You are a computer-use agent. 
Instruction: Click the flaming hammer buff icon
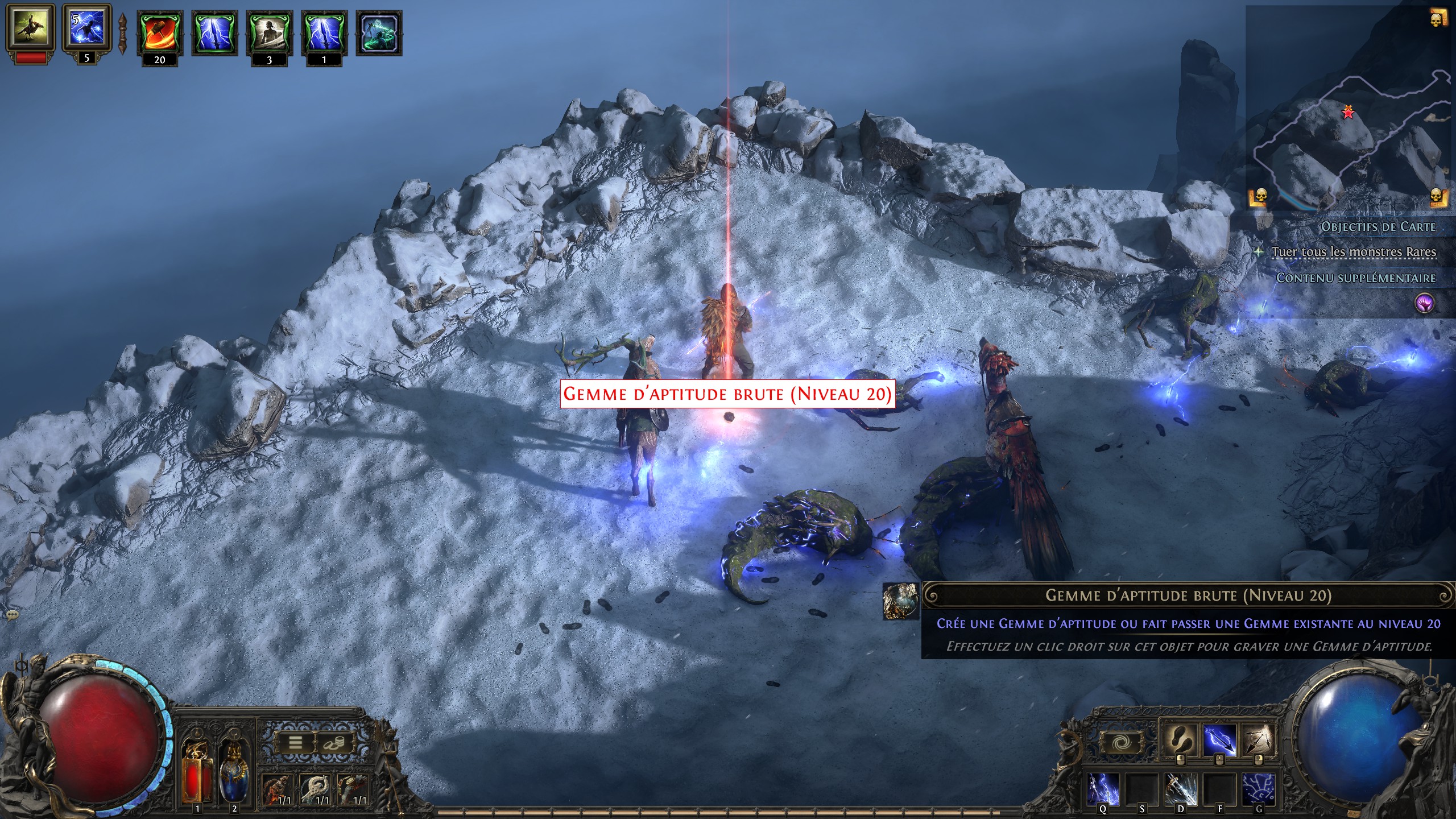point(159,33)
